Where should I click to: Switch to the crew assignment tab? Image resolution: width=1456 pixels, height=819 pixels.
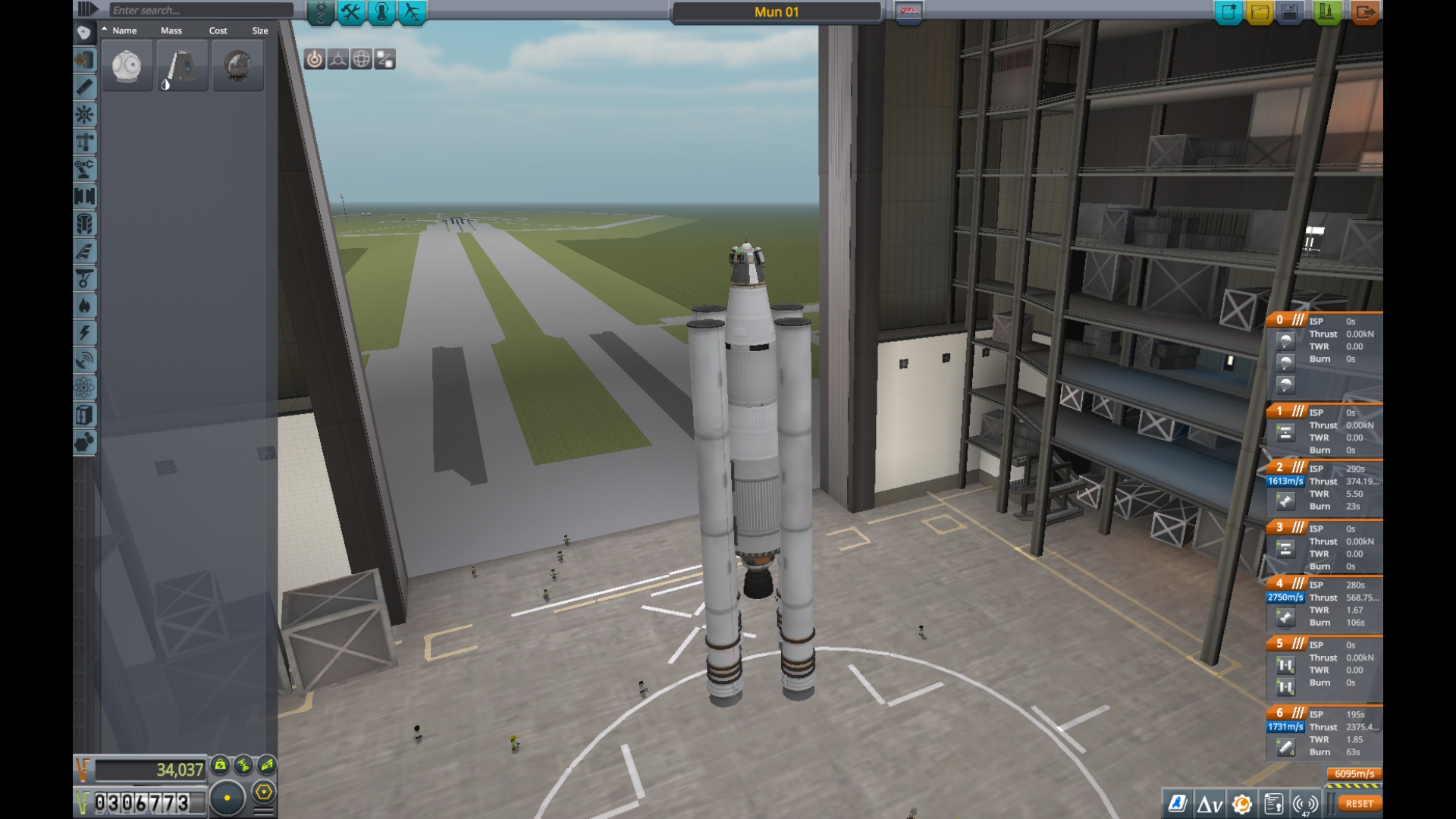coord(381,12)
